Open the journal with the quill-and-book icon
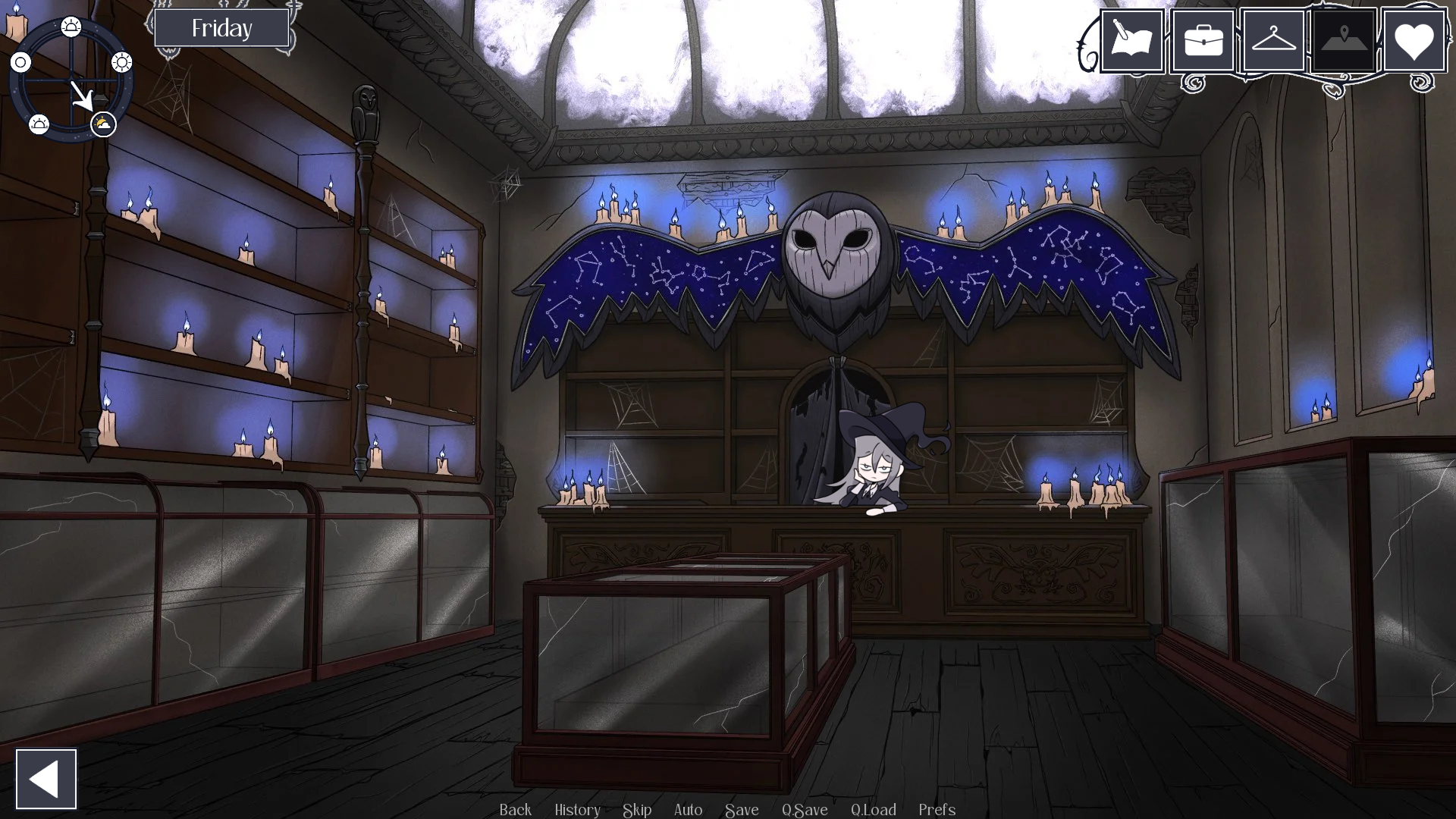Viewport: 1456px width, 819px height. click(x=1132, y=40)
